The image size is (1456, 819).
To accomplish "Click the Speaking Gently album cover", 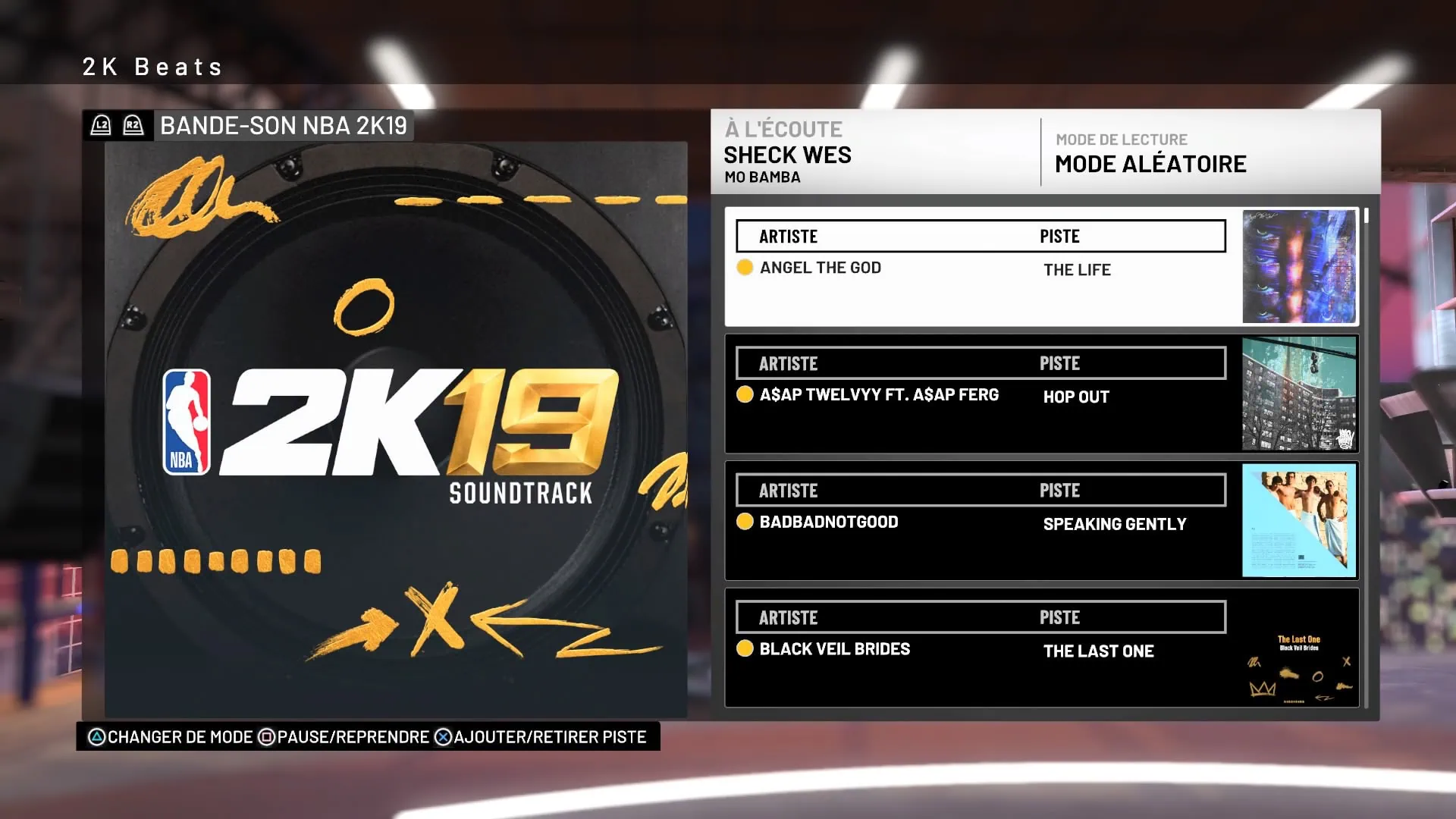I will (1298, 521).
